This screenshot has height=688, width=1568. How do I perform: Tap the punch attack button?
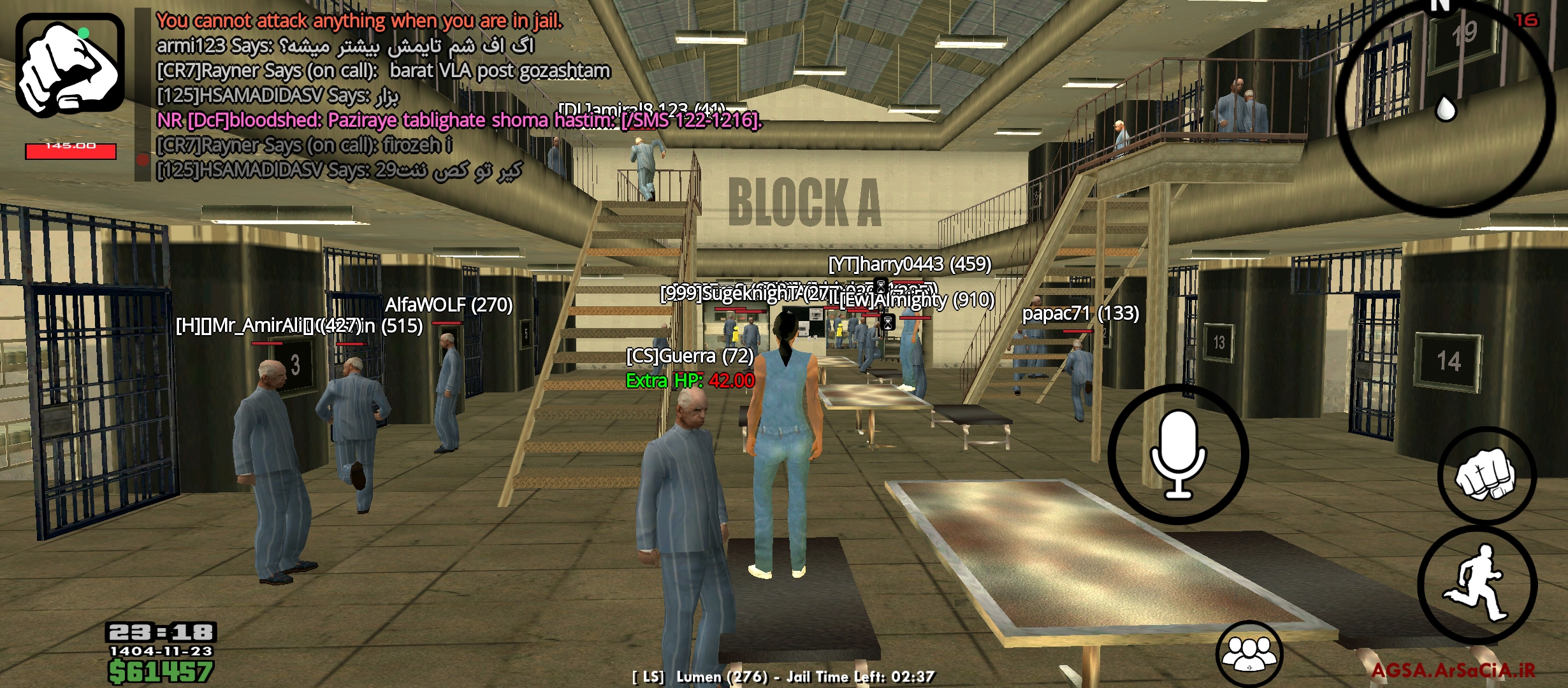(1486, 475)
